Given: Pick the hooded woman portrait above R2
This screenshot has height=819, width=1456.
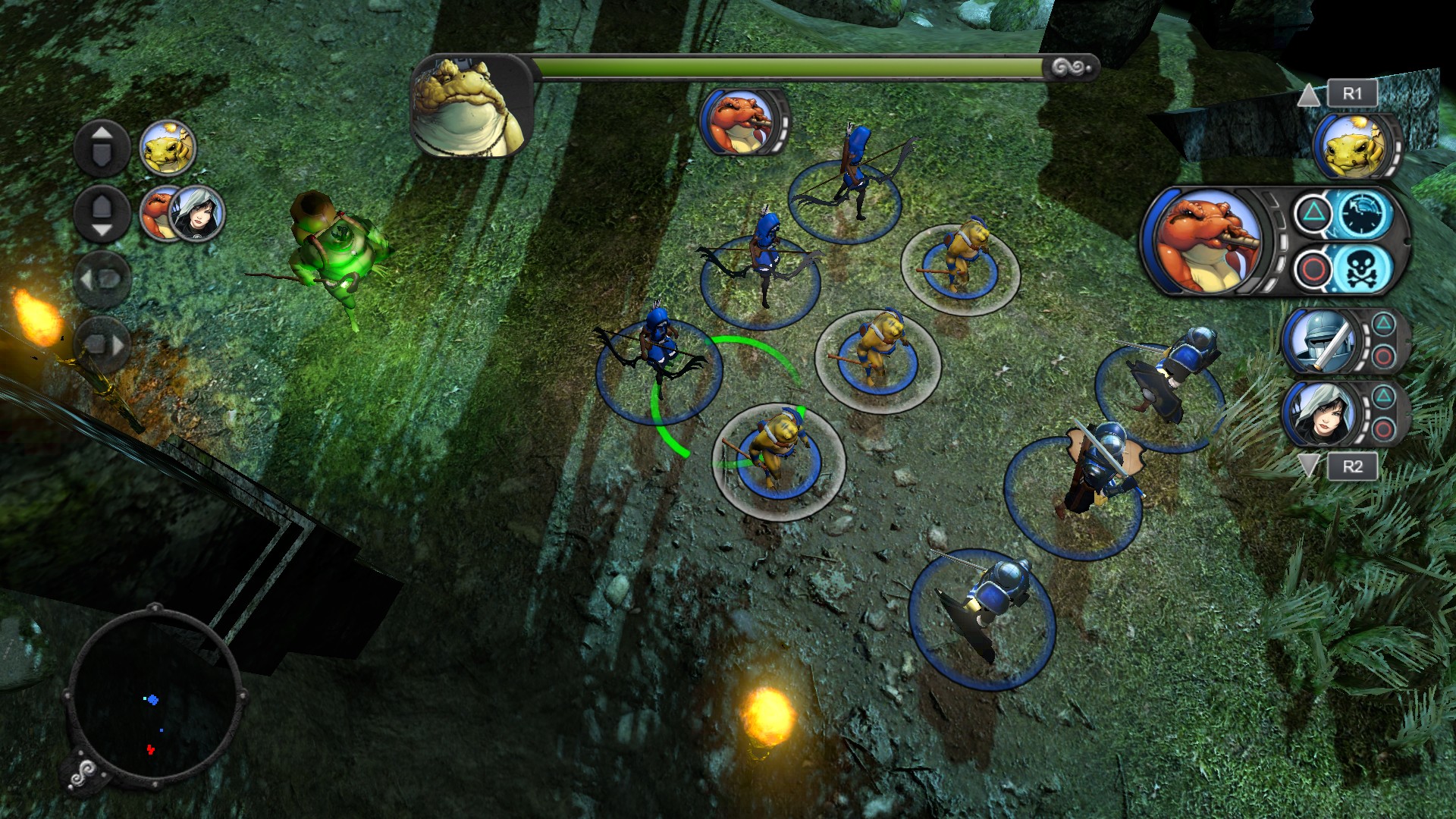Looking at the screenshot, I should pos(1321,413).
